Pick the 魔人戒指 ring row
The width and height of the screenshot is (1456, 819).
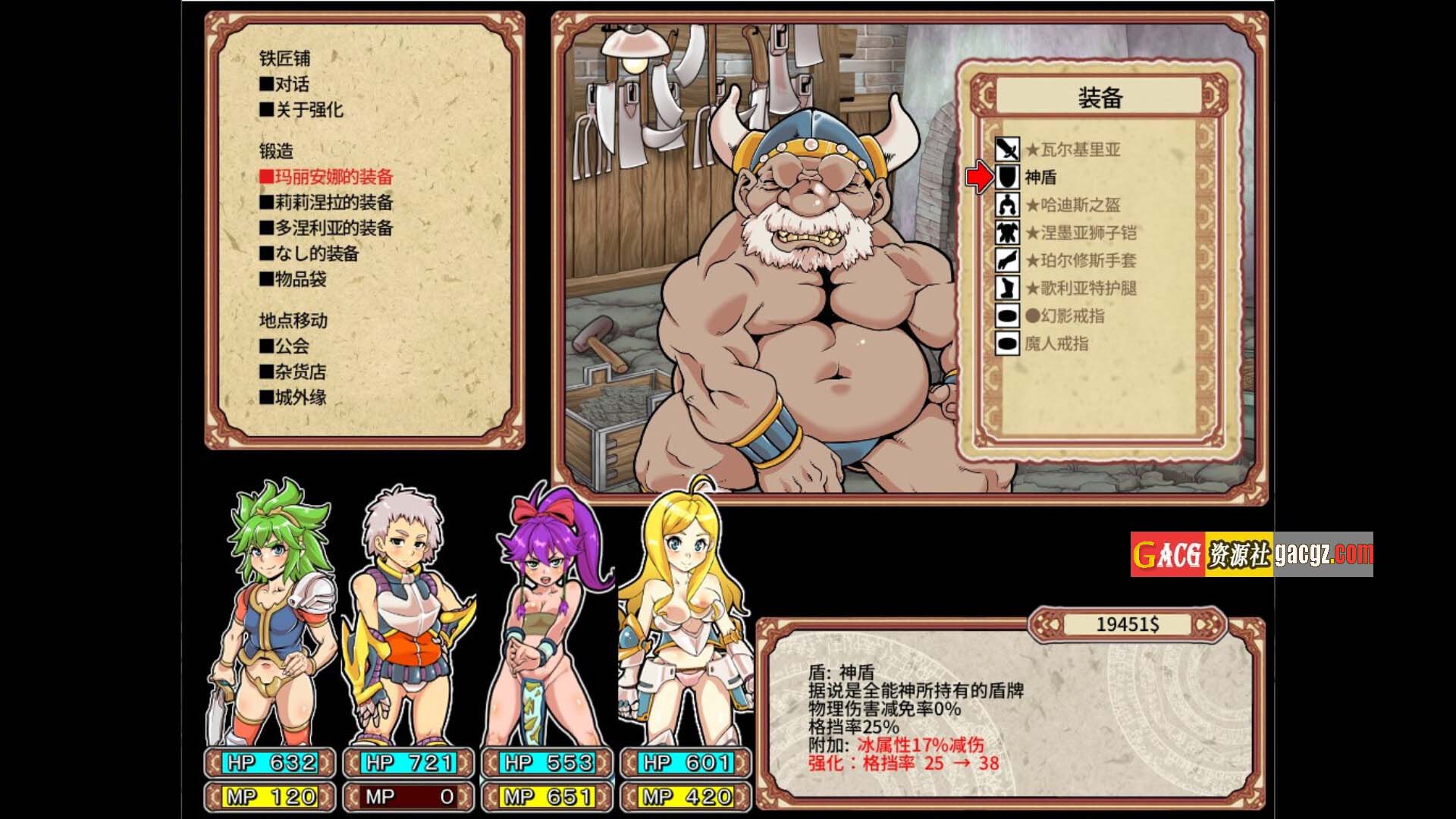[1056, 344]
